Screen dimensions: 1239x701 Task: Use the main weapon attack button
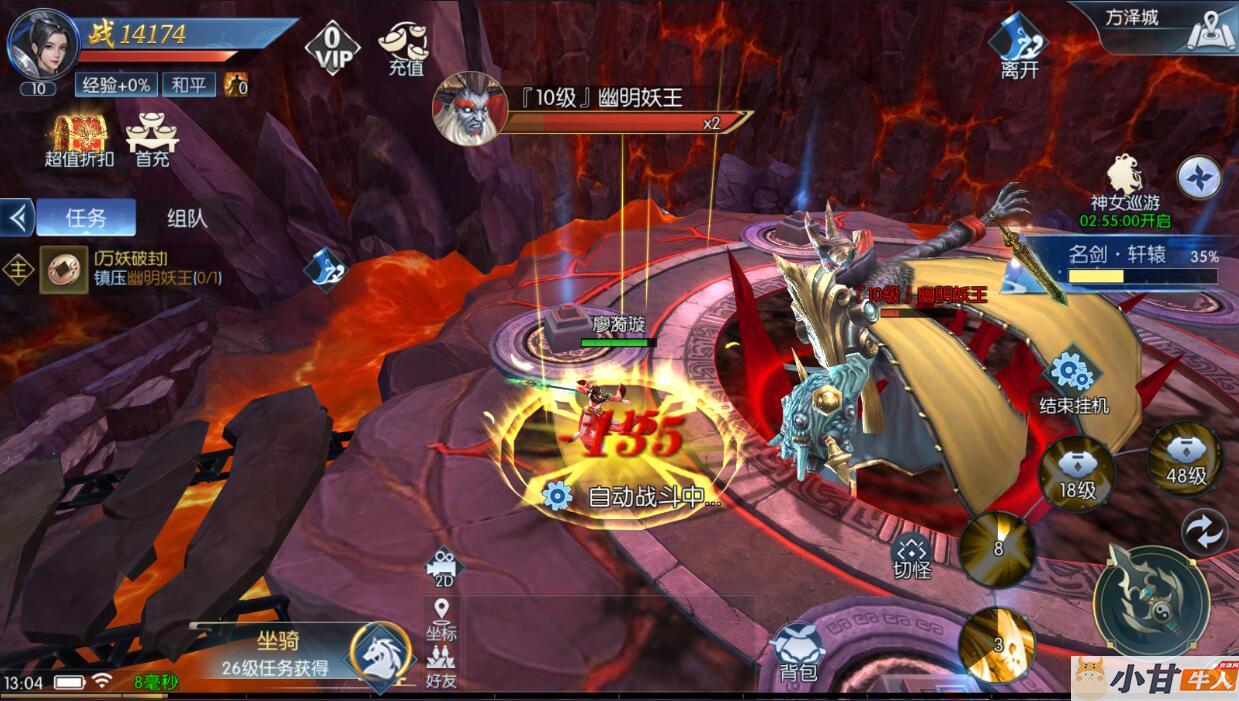pos(1150,598)
